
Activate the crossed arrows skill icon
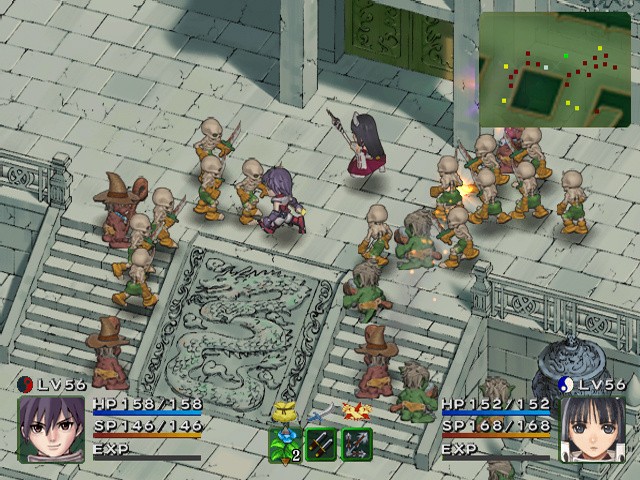point(357,444)
